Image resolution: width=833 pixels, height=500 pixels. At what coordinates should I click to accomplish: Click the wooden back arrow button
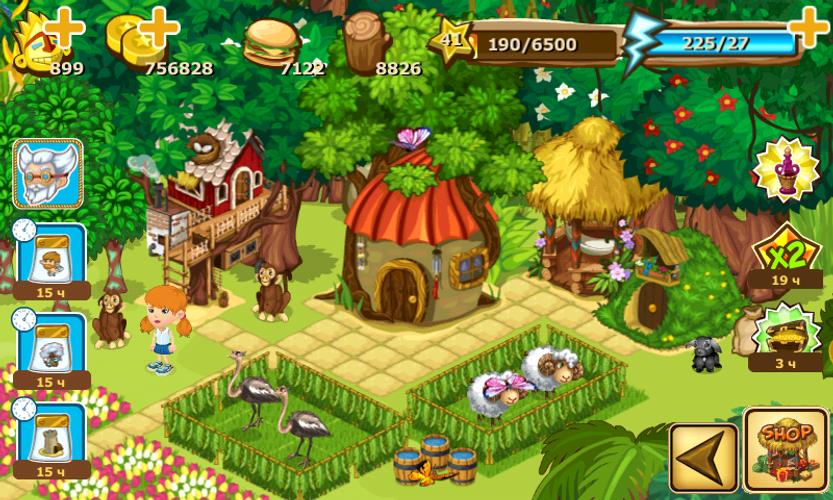703,457
